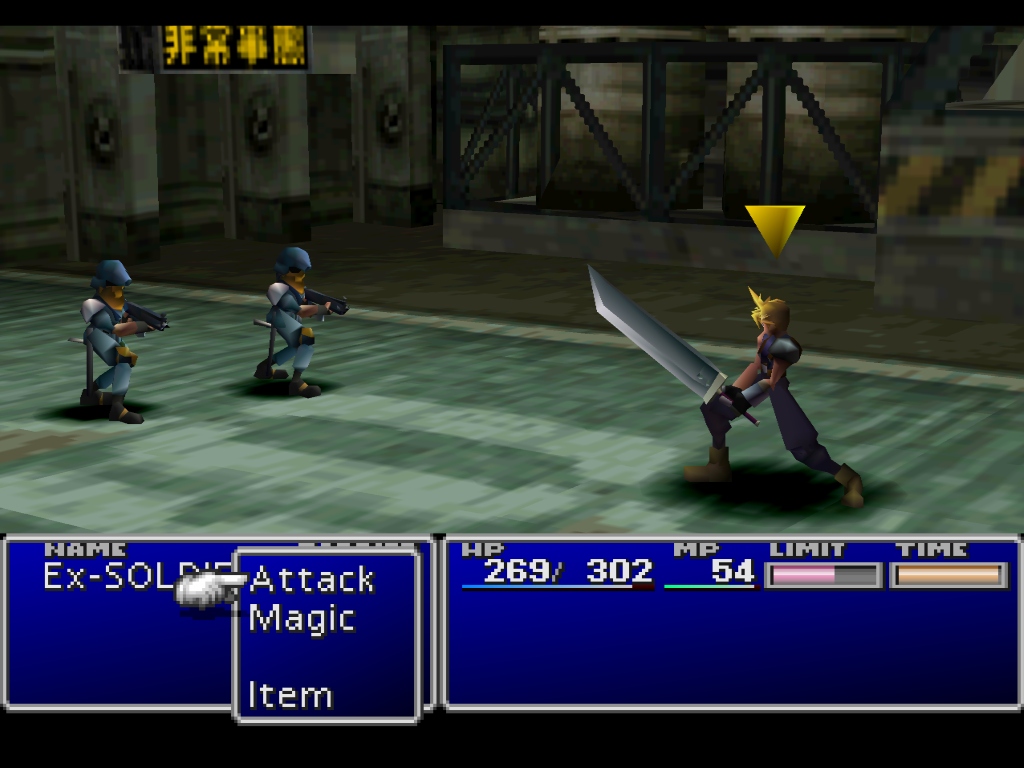Choose the Magic command
1024x768 pixels.
[x=301, y=618]
